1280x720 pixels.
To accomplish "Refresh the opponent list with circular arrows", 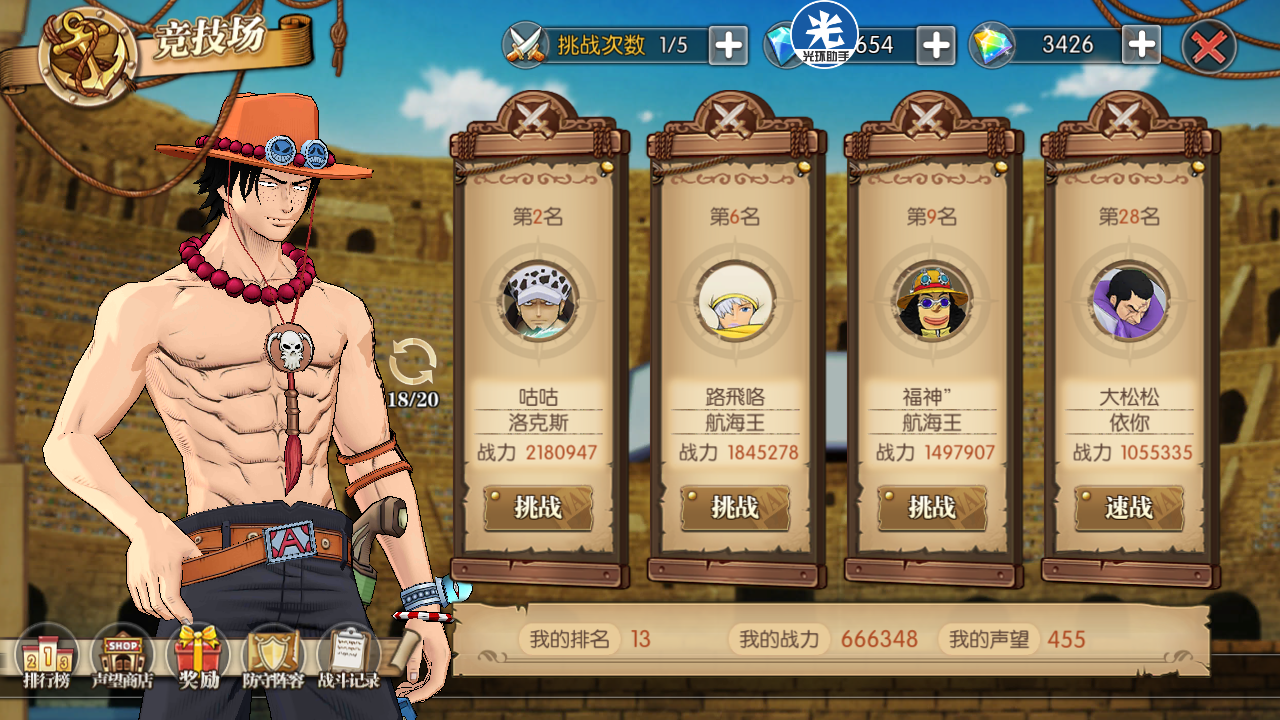I will coord(413,362).
